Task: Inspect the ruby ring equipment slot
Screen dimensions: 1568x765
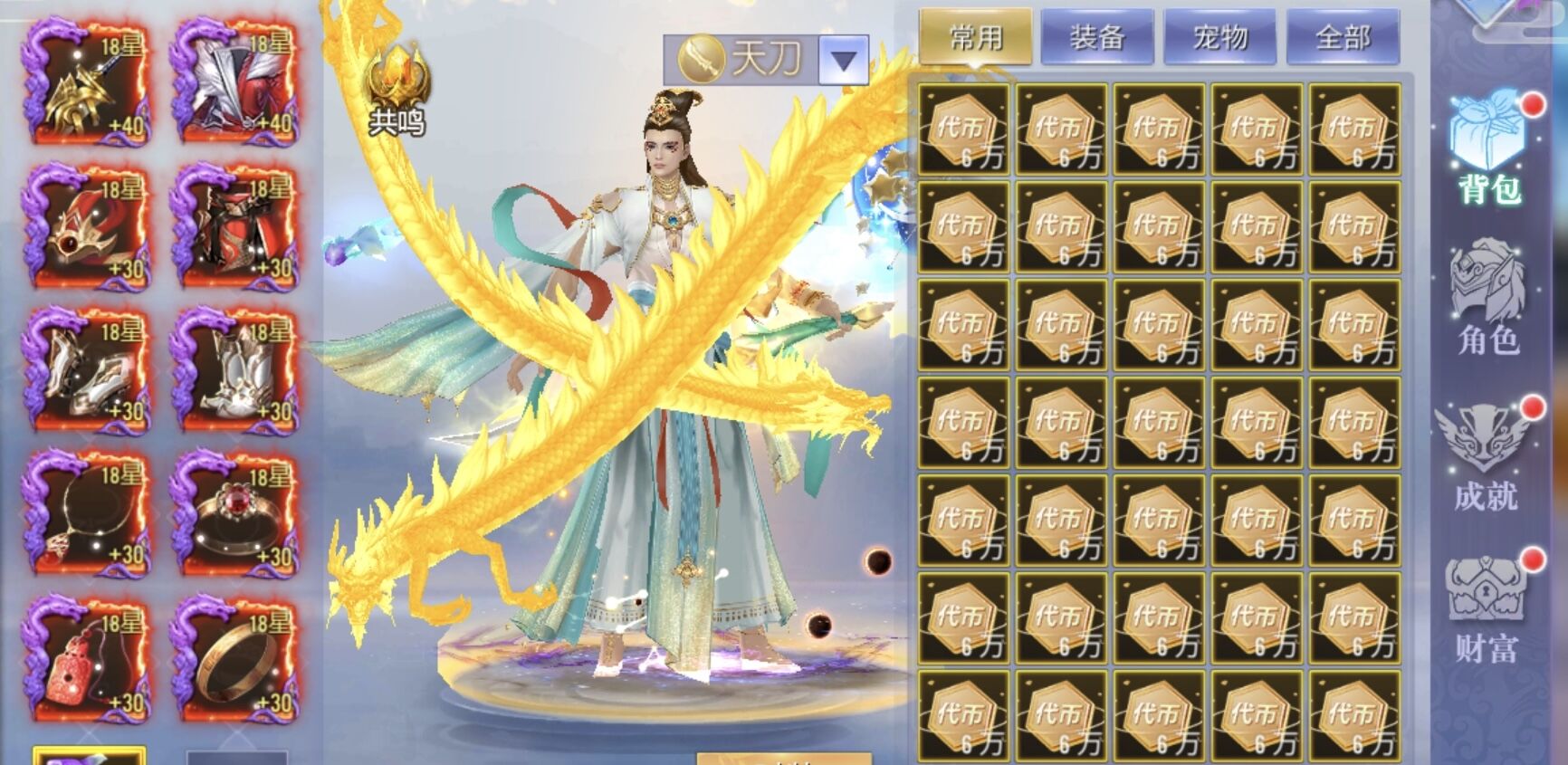Action: [x=235, y=514]
